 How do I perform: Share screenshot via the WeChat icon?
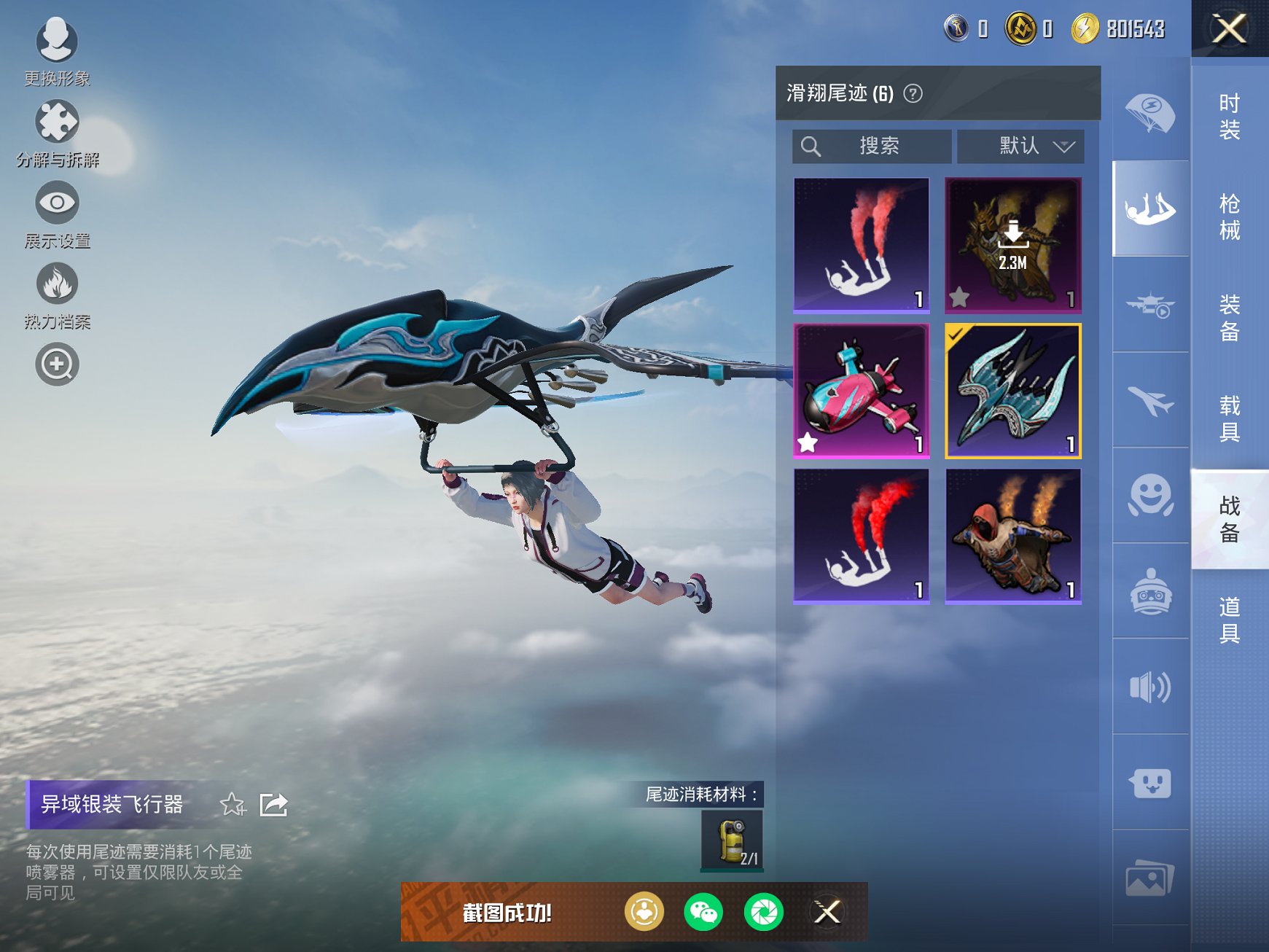point(703,911)
